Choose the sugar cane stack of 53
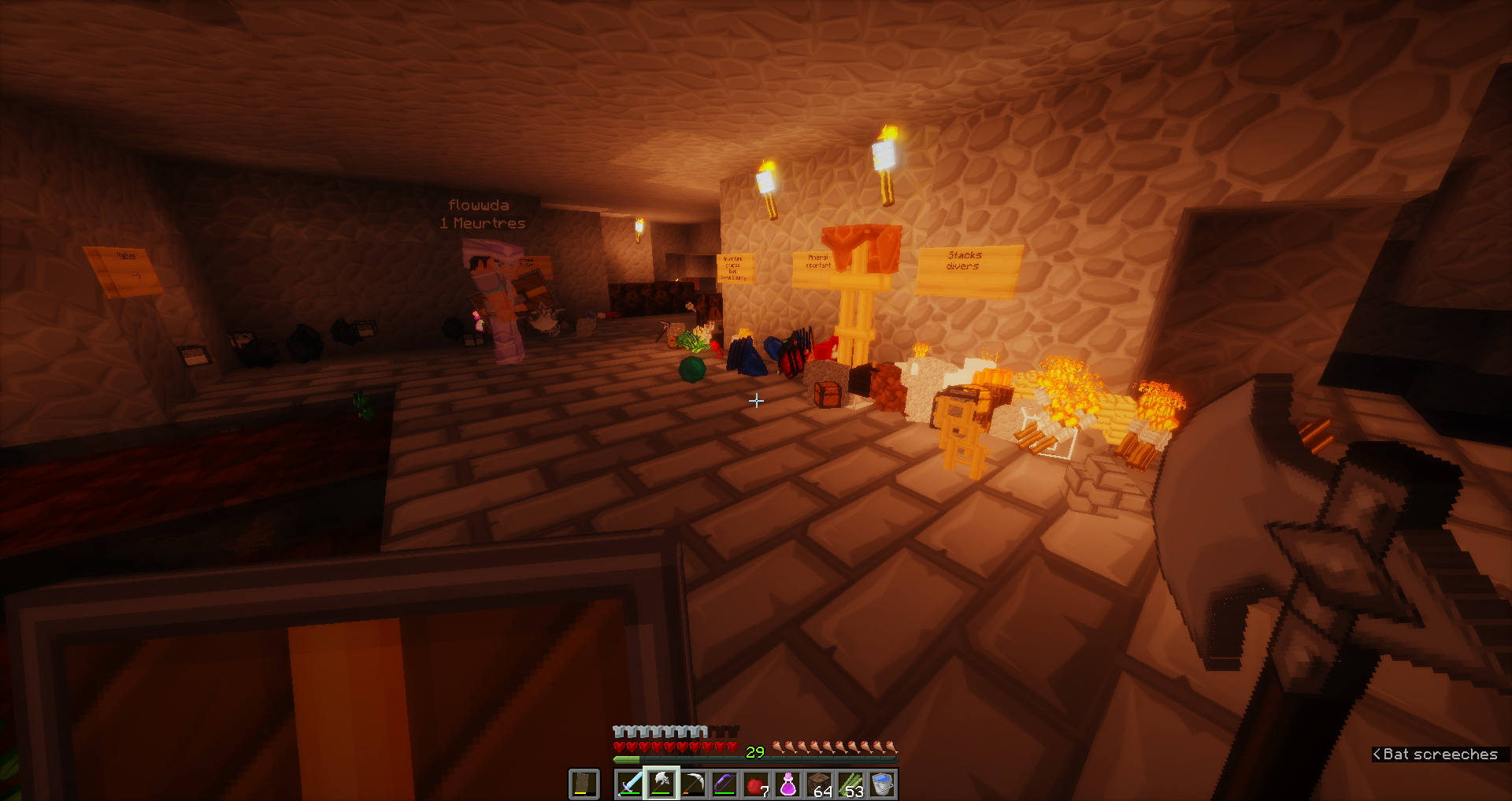This screenshot has height=801, width=1512. [851, 784]
